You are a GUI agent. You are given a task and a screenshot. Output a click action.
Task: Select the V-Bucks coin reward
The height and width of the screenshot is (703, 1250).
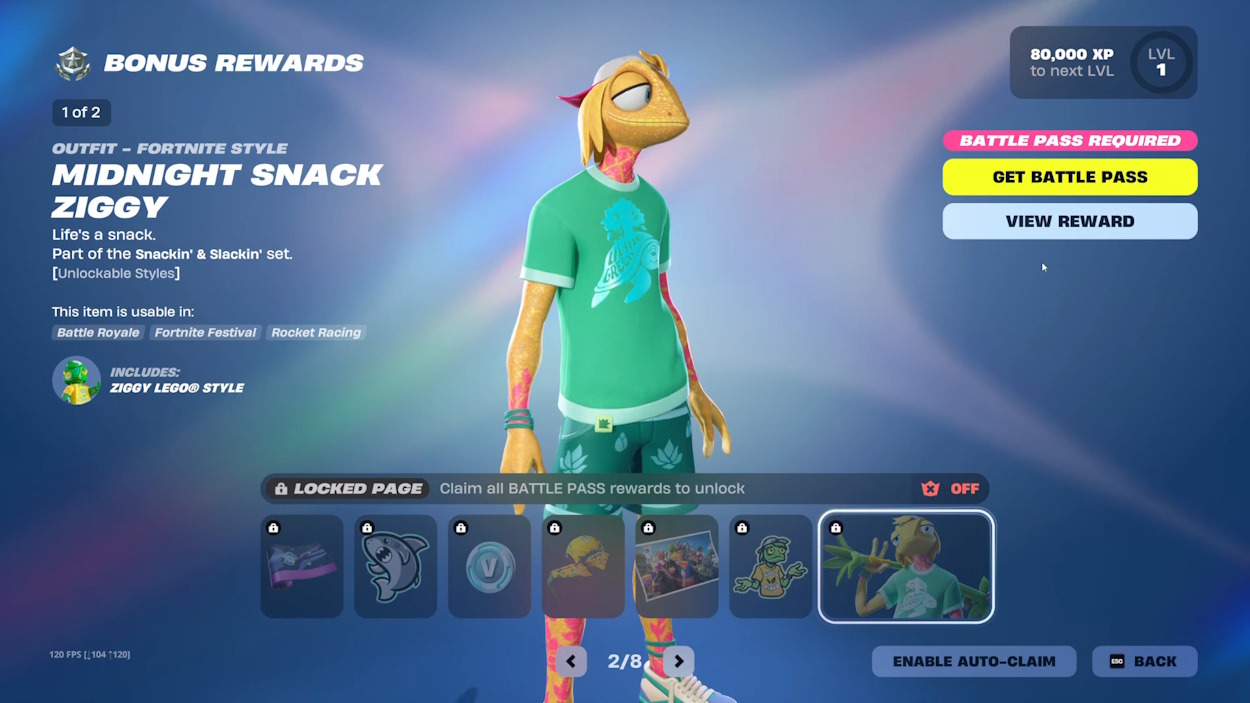(x=489, y=566)
